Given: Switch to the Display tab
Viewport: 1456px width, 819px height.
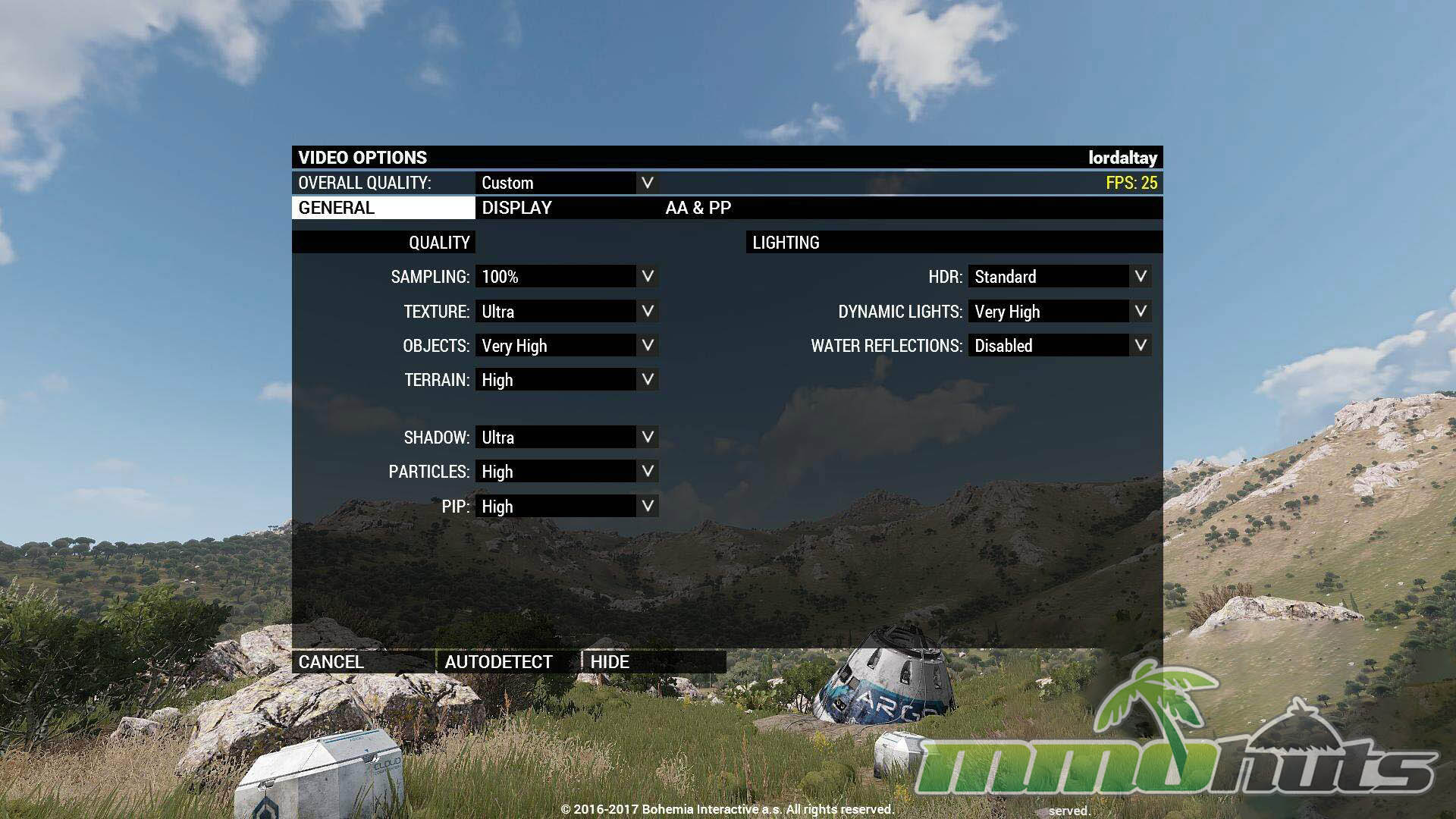Looking at the screenshot, I should point(517,208).
